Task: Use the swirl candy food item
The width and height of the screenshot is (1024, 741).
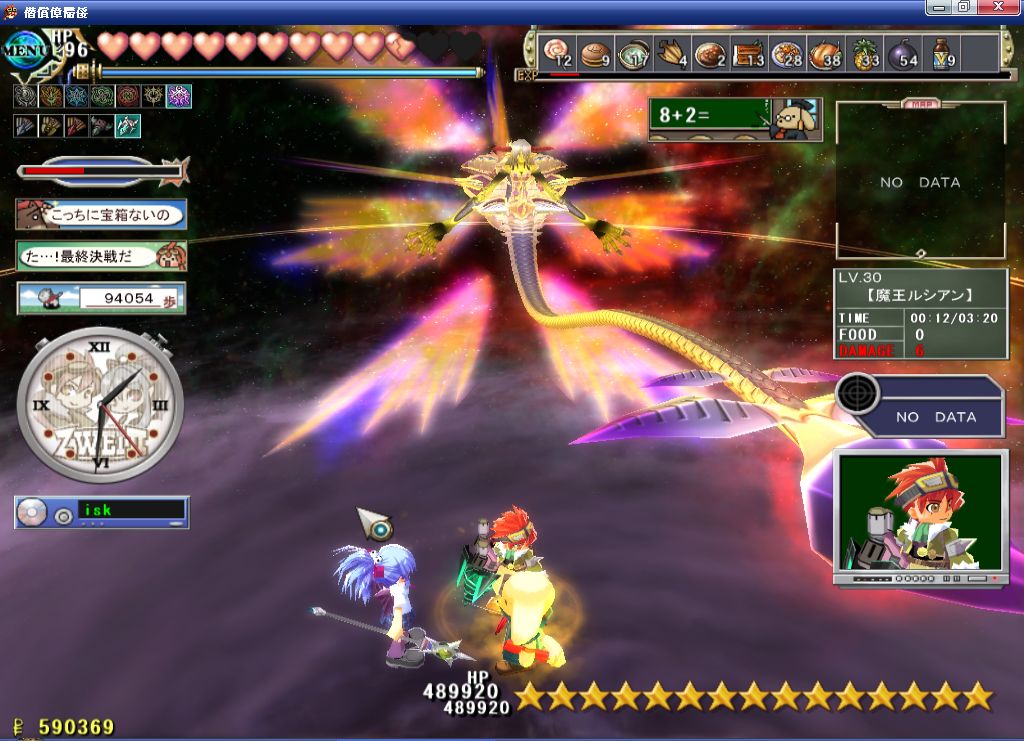Action: pos(556,53)
